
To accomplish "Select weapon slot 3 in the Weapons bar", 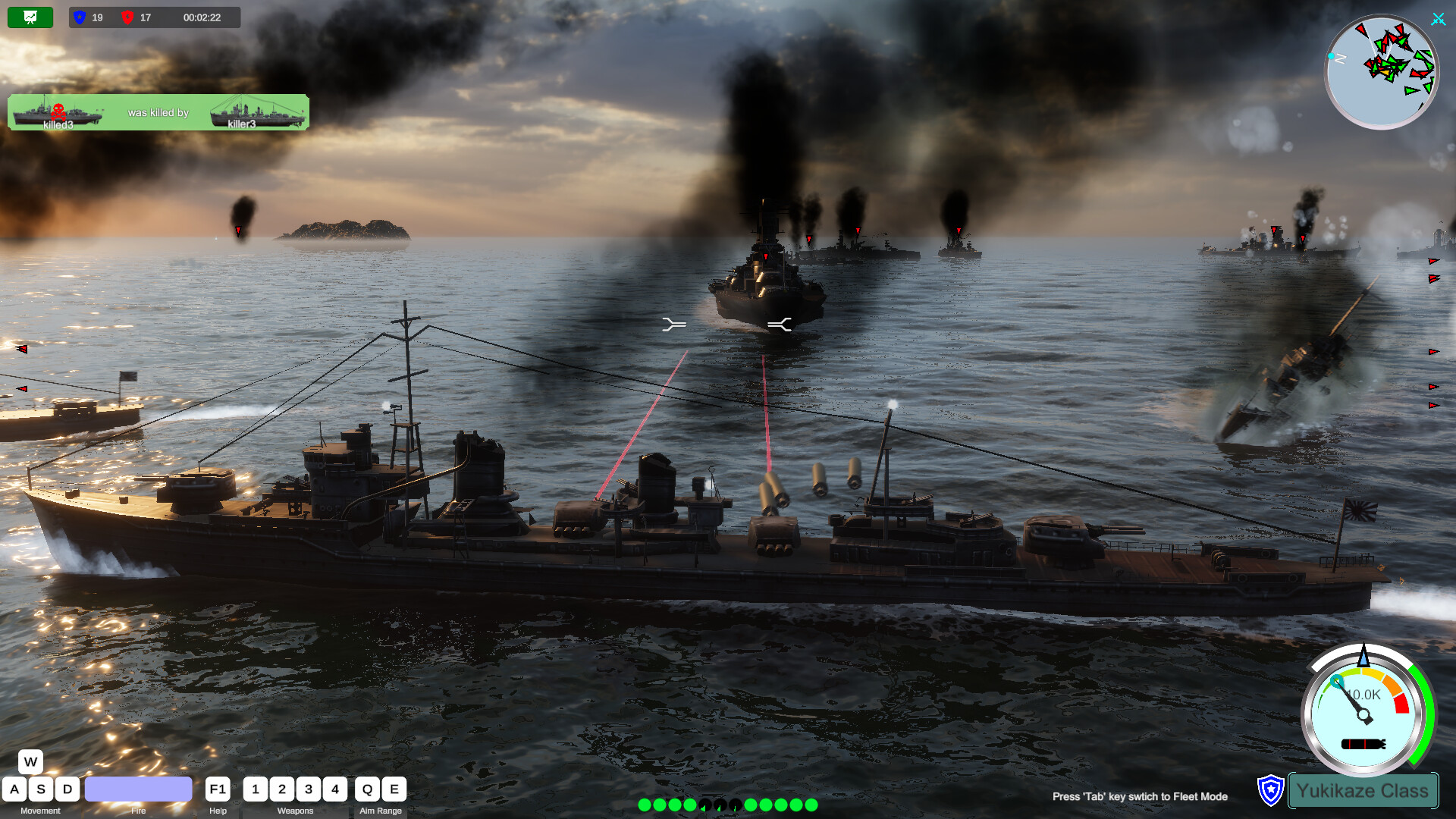I will tap(309, 789).
